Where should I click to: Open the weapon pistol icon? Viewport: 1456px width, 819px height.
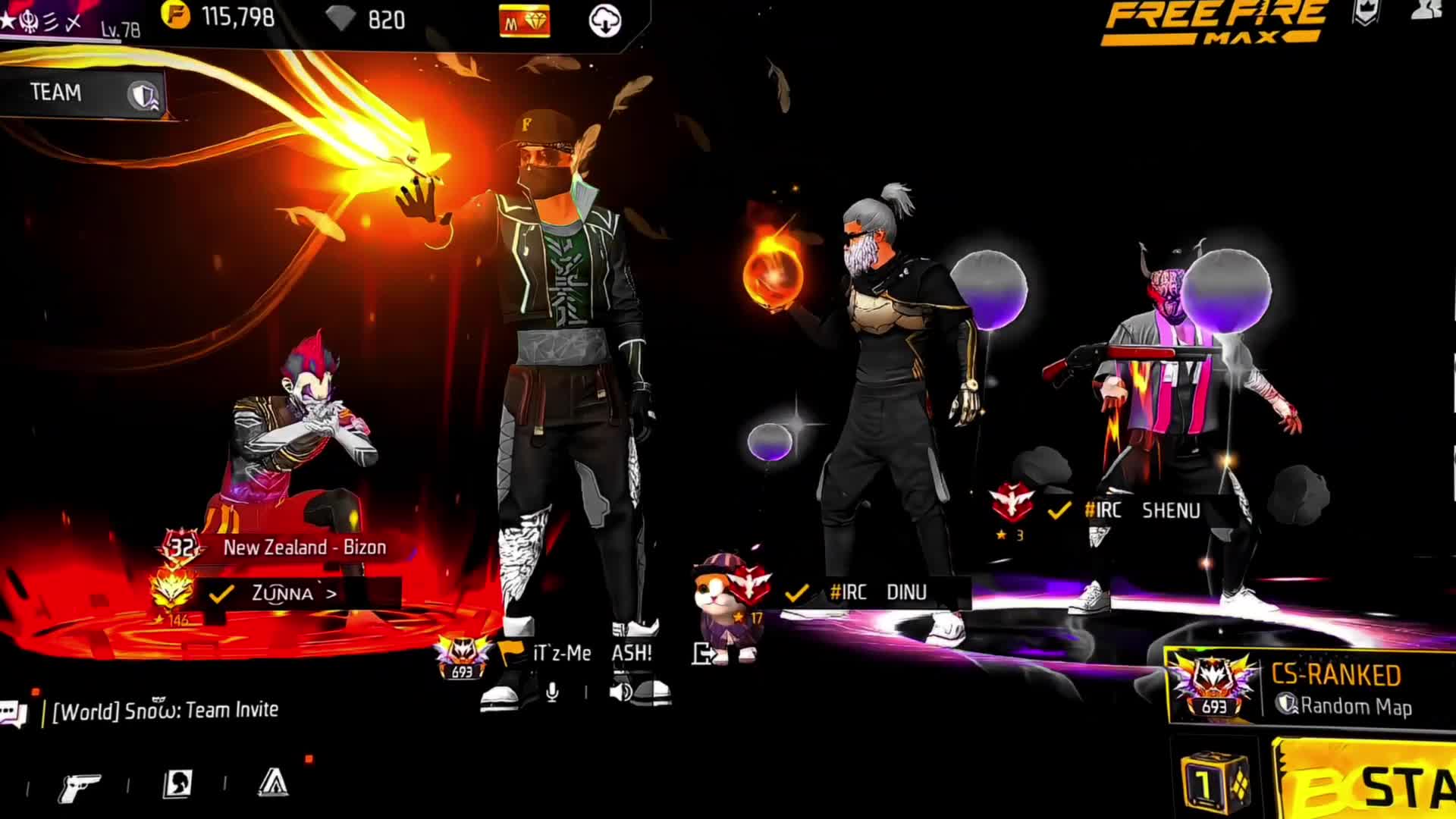pyautogui.click(x=80, y=786)
